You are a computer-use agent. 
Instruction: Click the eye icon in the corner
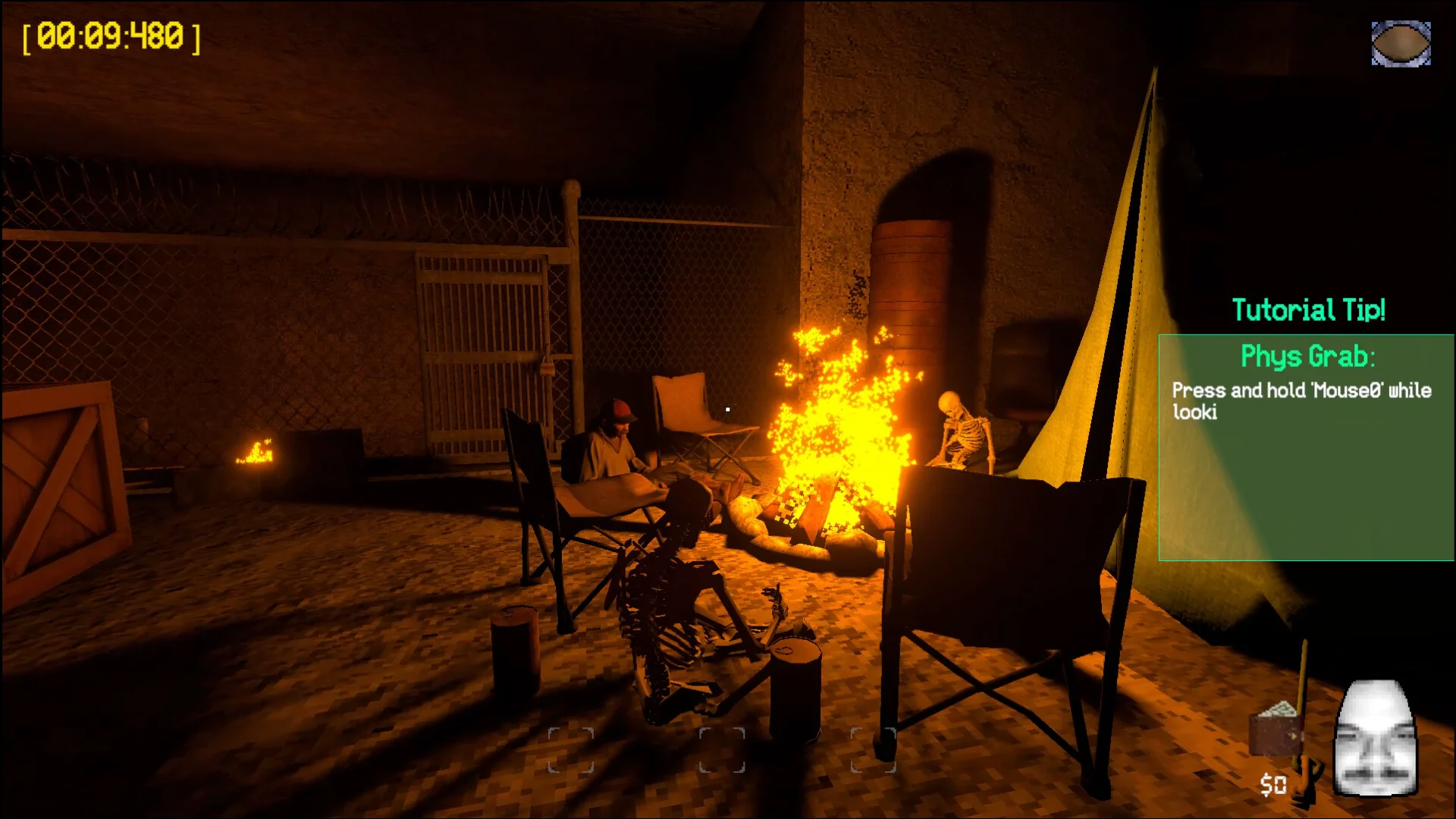[1401, 43]
